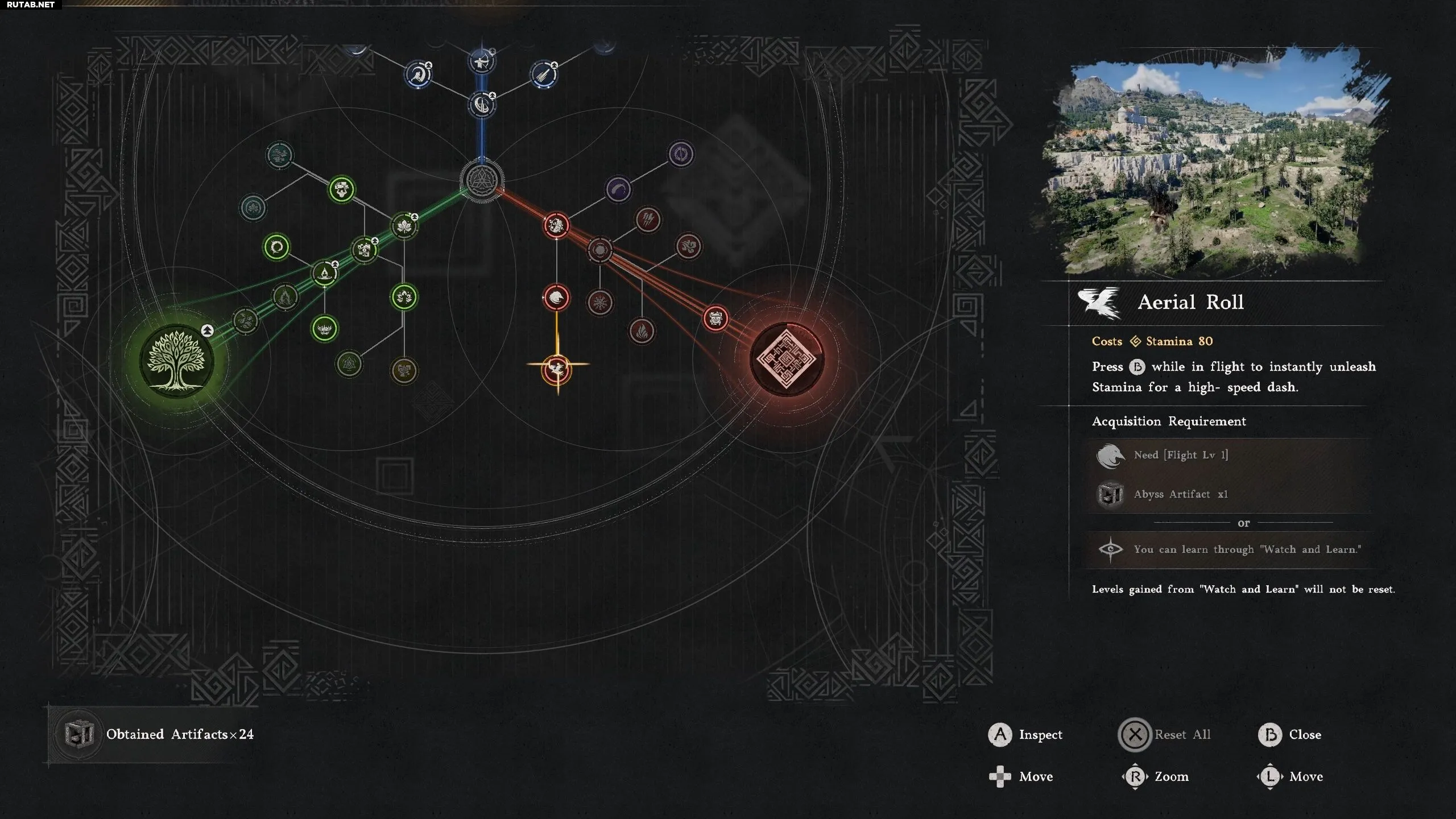Select the purple circular arrows skill node
Screen dimensions: 1456x819
pyautogui.click(x=681, y=154)
